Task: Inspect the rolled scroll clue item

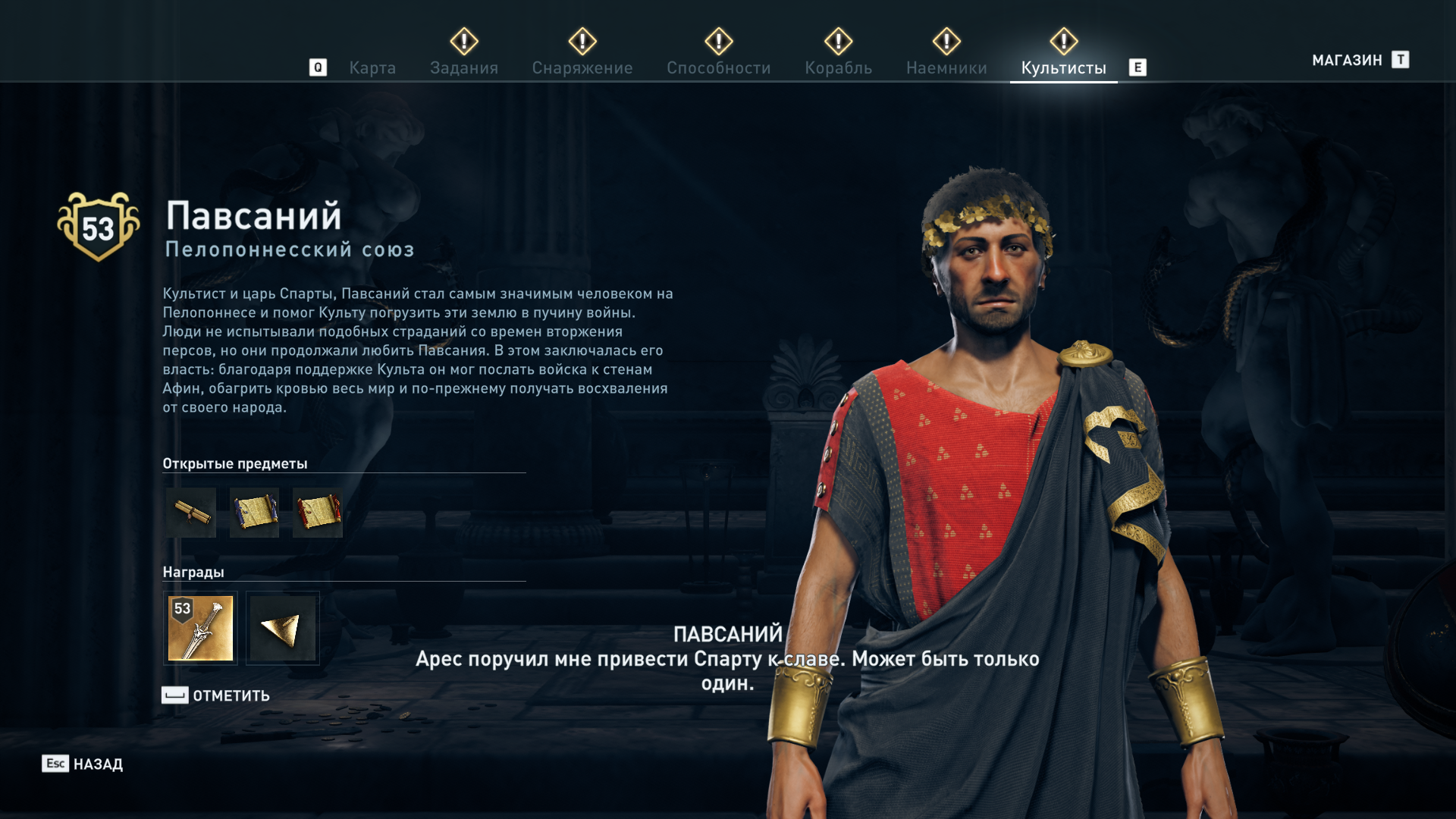Action: click(190, 513)
